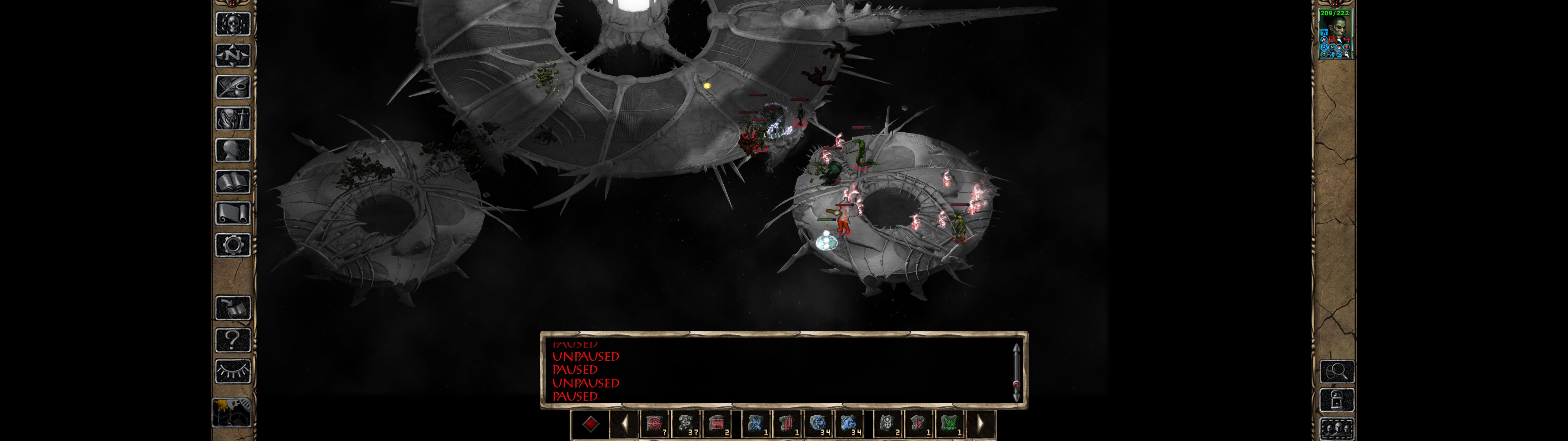Click the skull button on the left sidebar
This screenshot has height=441, width=1568.
point(233,24)
